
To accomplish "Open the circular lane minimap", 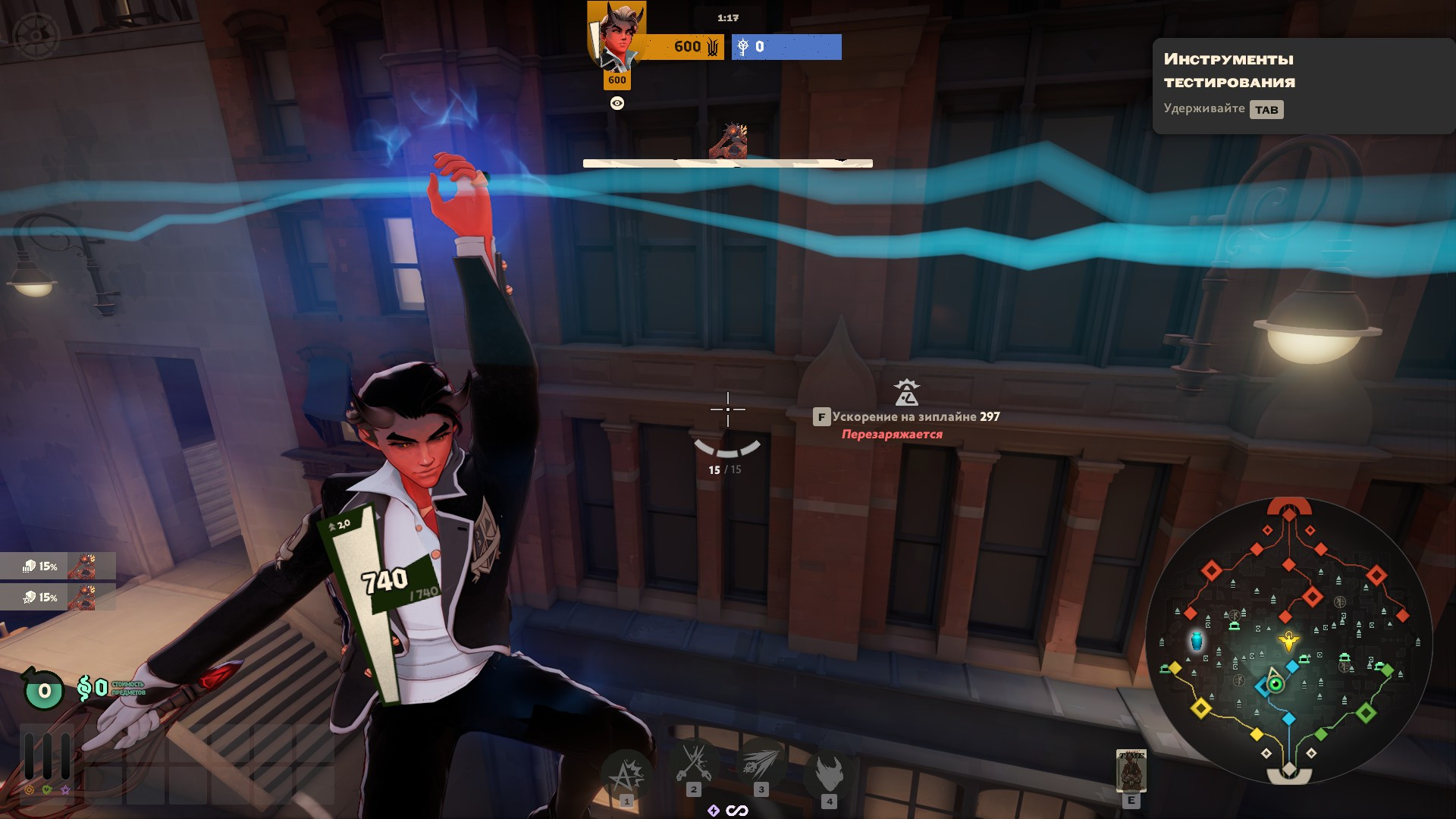I will [1288, 642].
